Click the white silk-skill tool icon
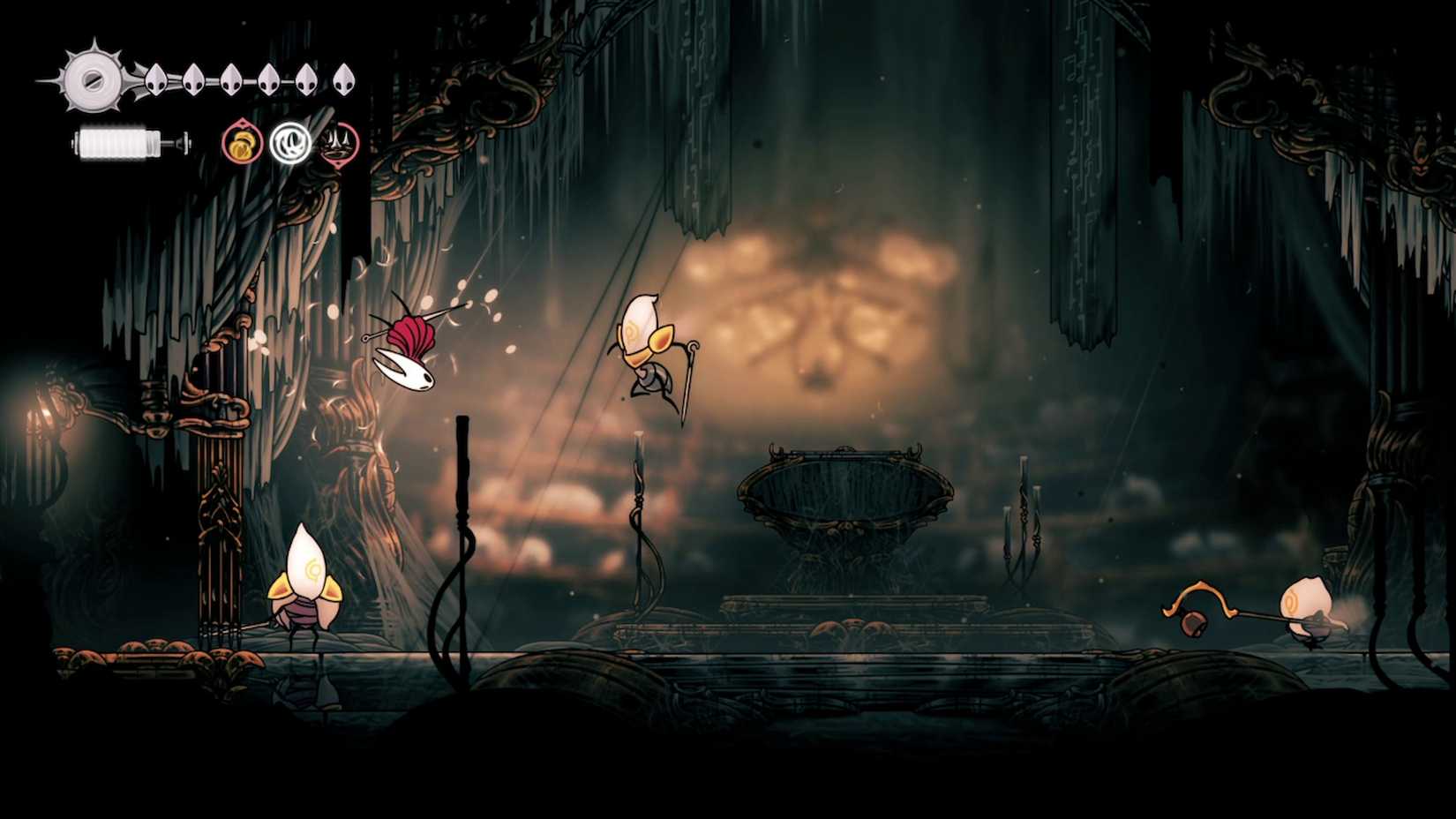 291,142
